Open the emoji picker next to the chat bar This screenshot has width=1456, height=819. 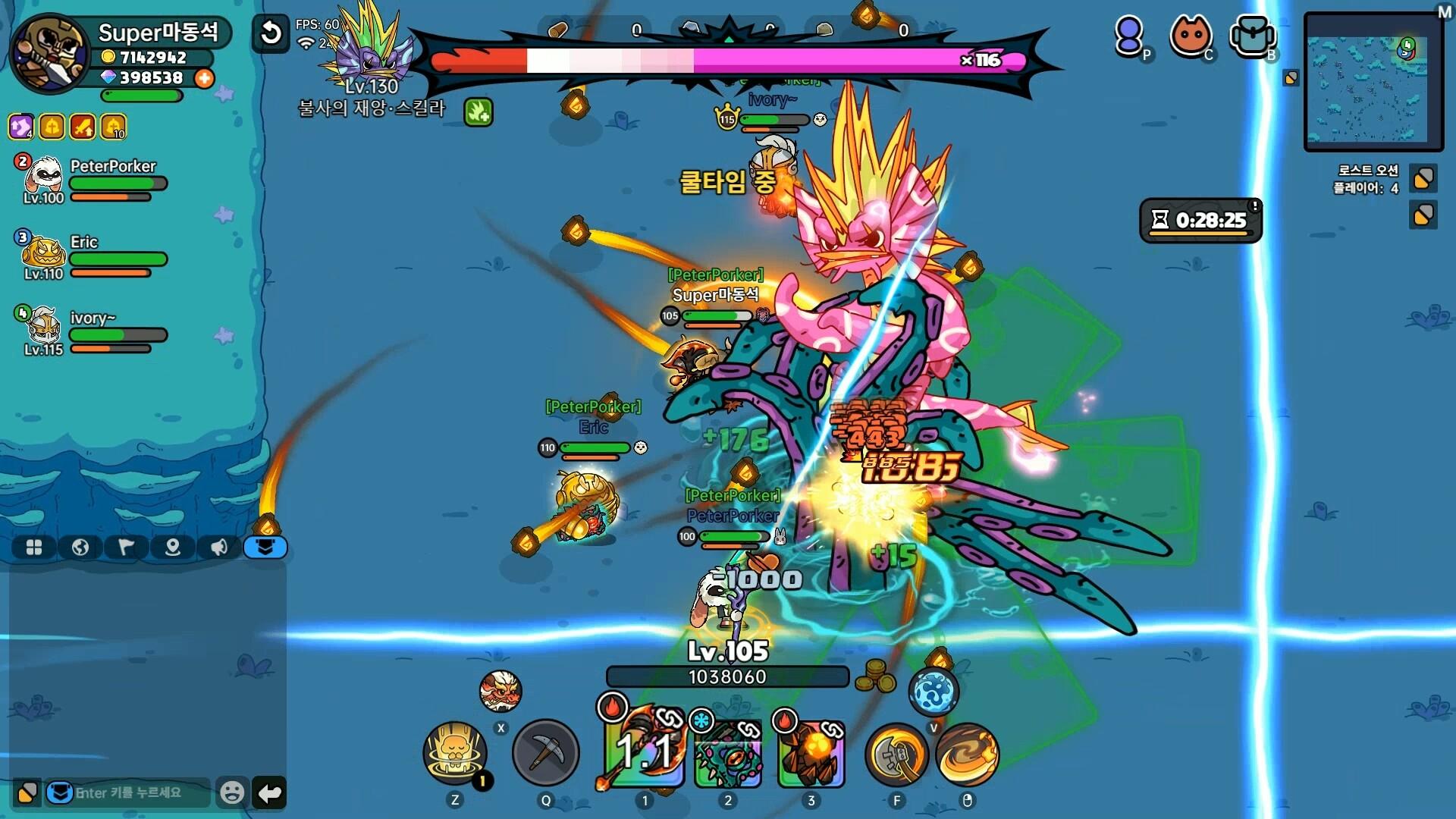231,792
